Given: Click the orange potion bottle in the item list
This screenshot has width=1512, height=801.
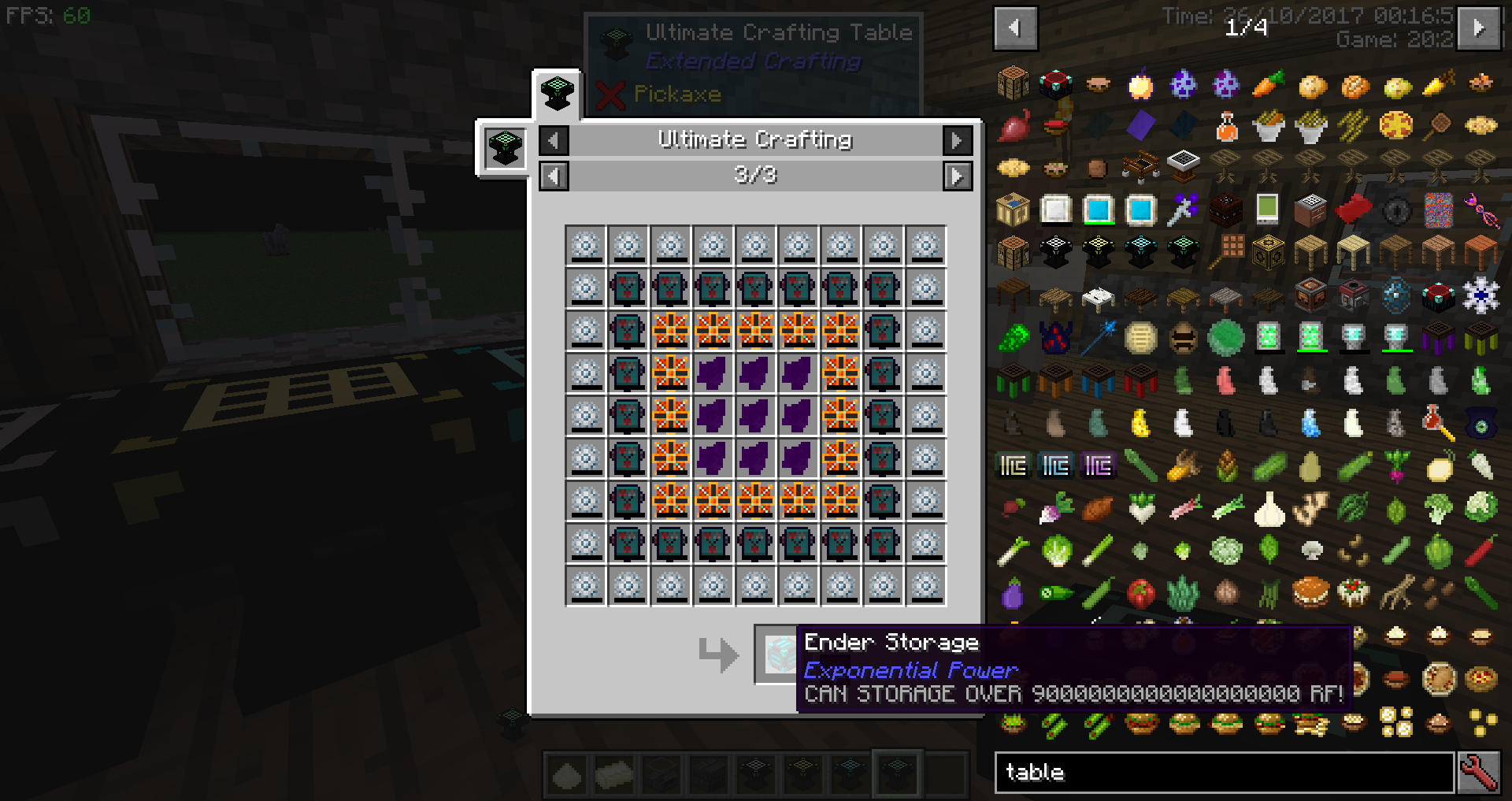Looking at the screenshot, I should tap(1227, 126).
